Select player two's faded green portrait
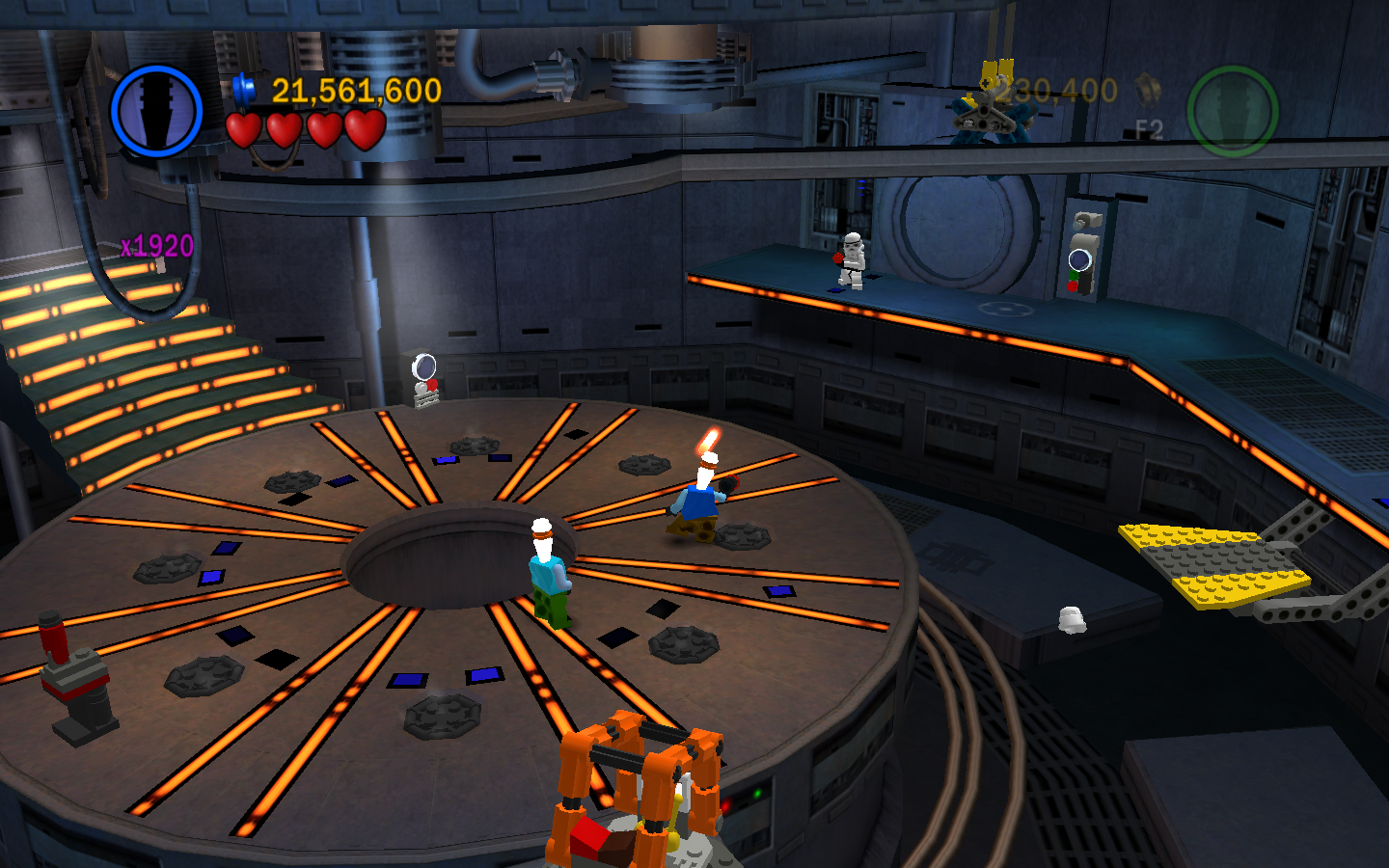 coord(1232,111)
